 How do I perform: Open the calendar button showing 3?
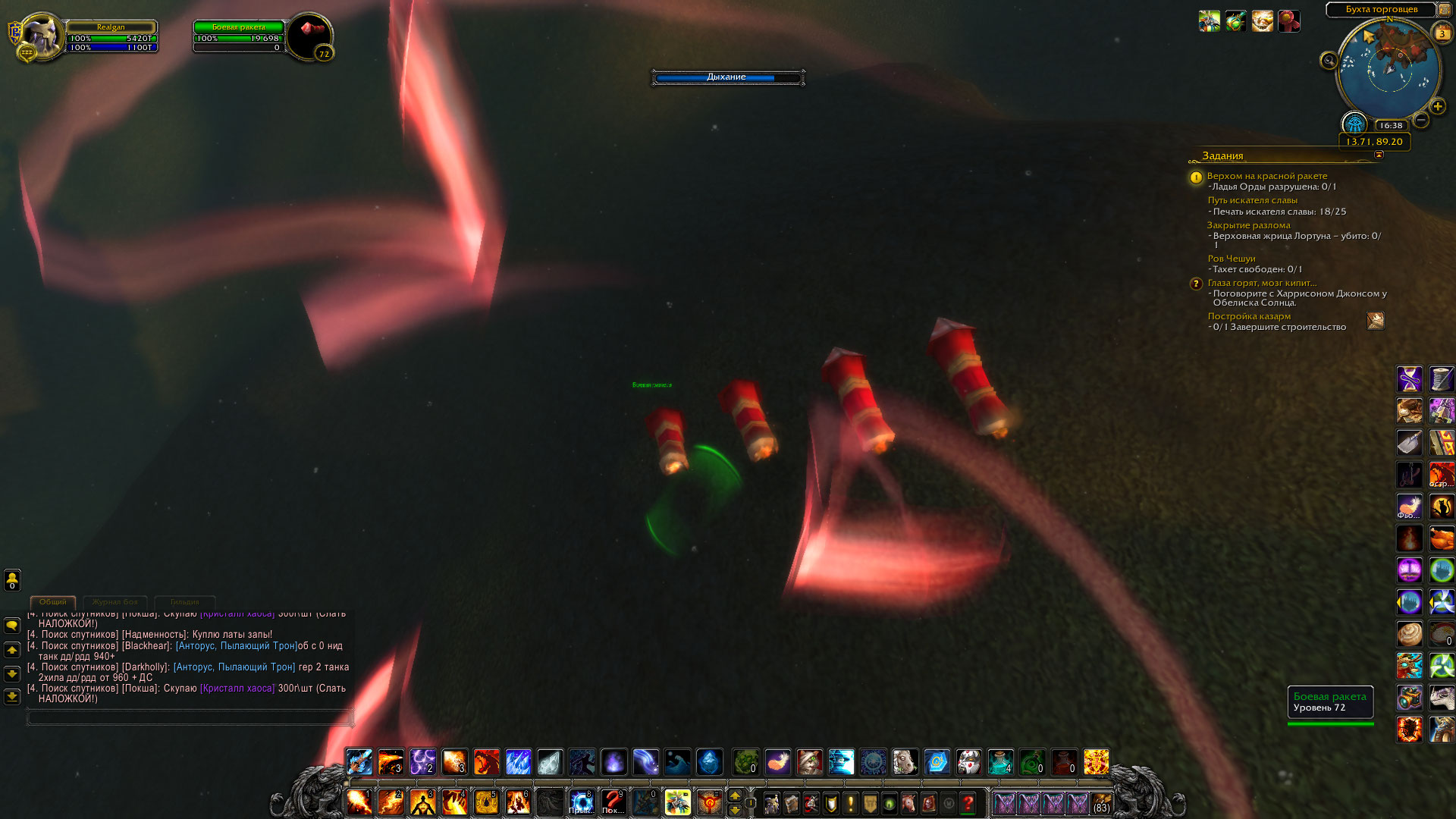coord(1442,33)
